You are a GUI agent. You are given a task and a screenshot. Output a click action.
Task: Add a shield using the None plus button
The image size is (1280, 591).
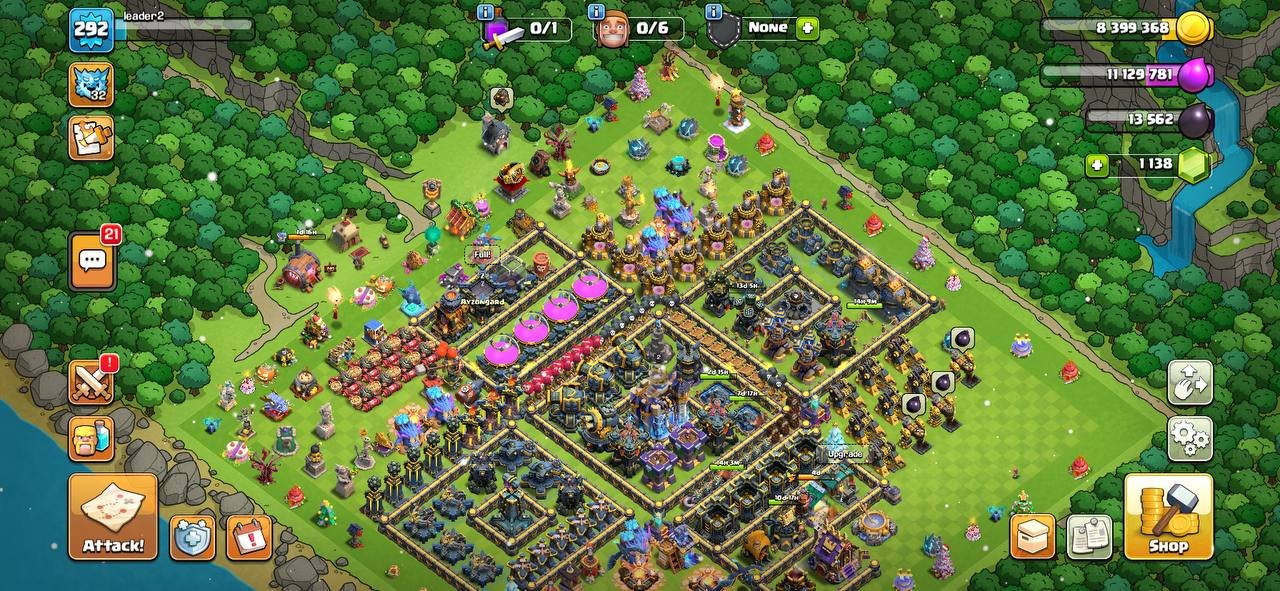(807, 28)
